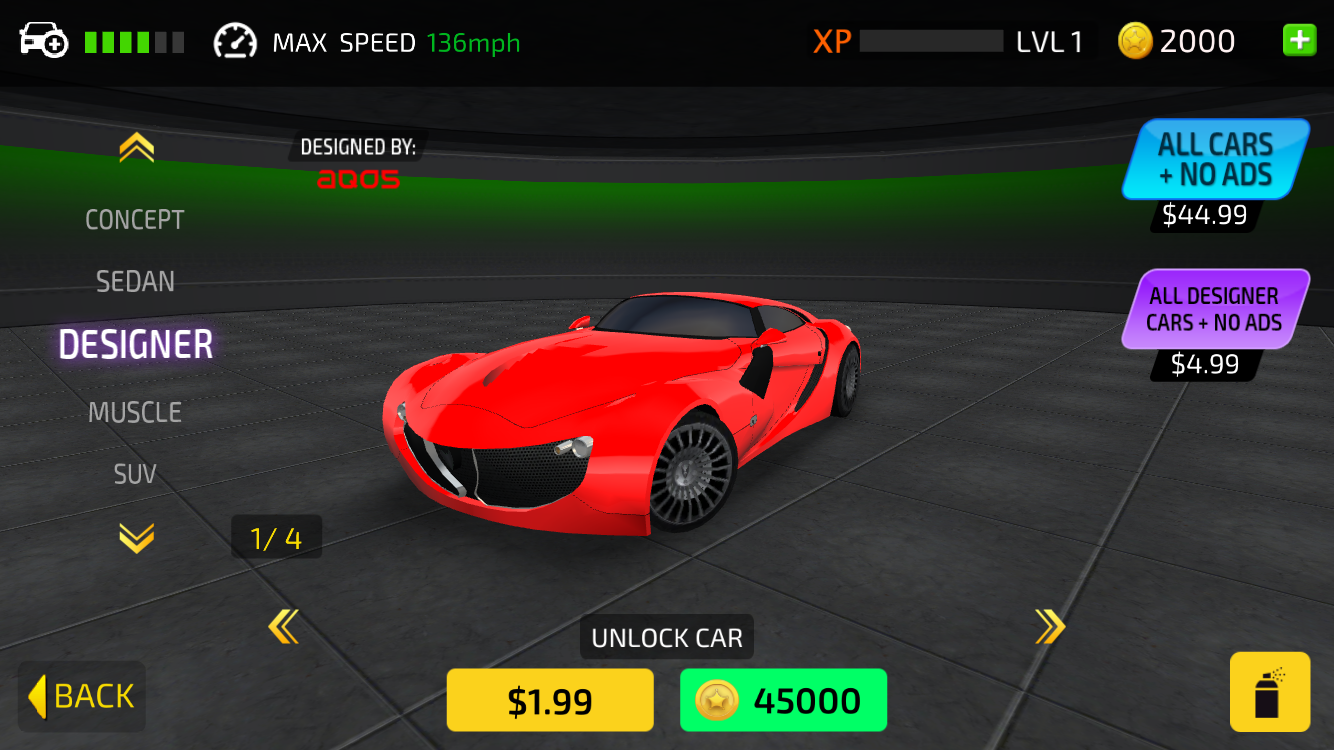
Task: Move the category list down with the chevron
Action: [136, 539]
